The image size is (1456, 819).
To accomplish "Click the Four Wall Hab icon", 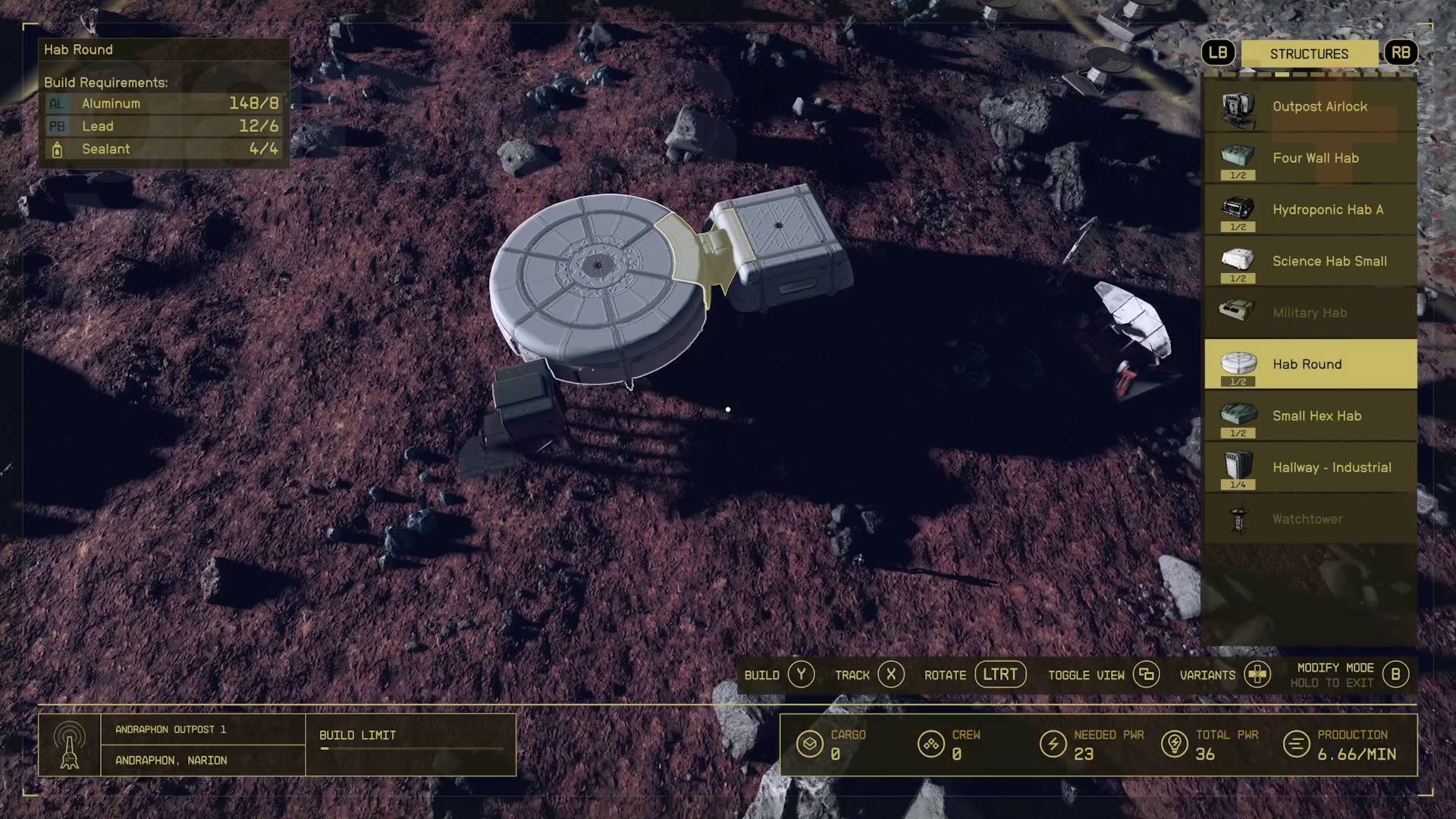I will pyautogui.click(x=1238, y=158).
